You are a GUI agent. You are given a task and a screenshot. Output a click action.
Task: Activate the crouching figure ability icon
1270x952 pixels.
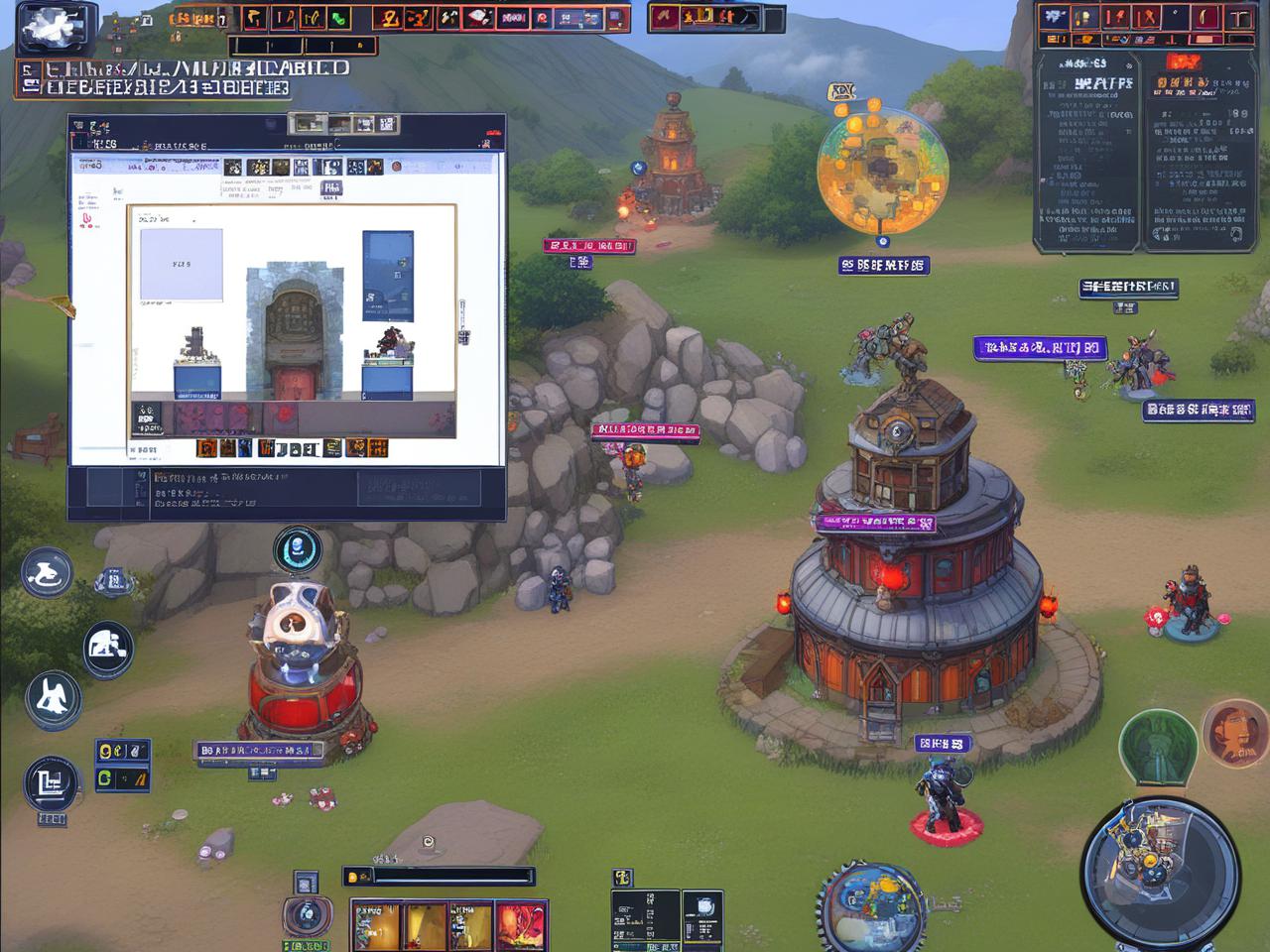(x=108, y=649)
